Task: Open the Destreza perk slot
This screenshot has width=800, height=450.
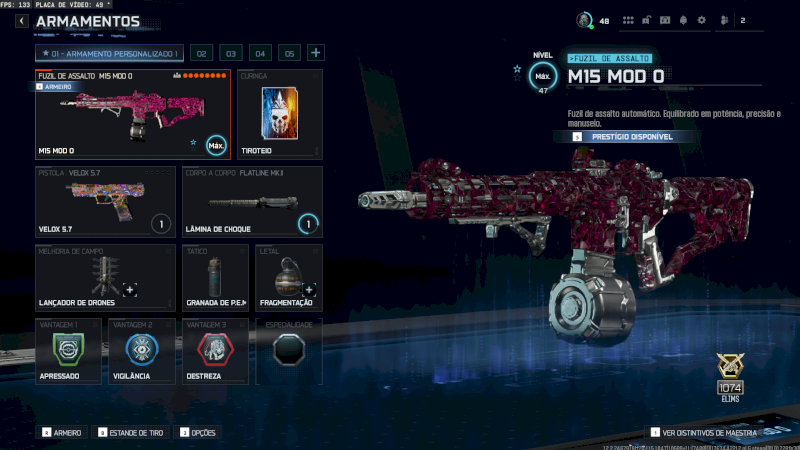Action: pyautogui.click(x=214, y=351)
